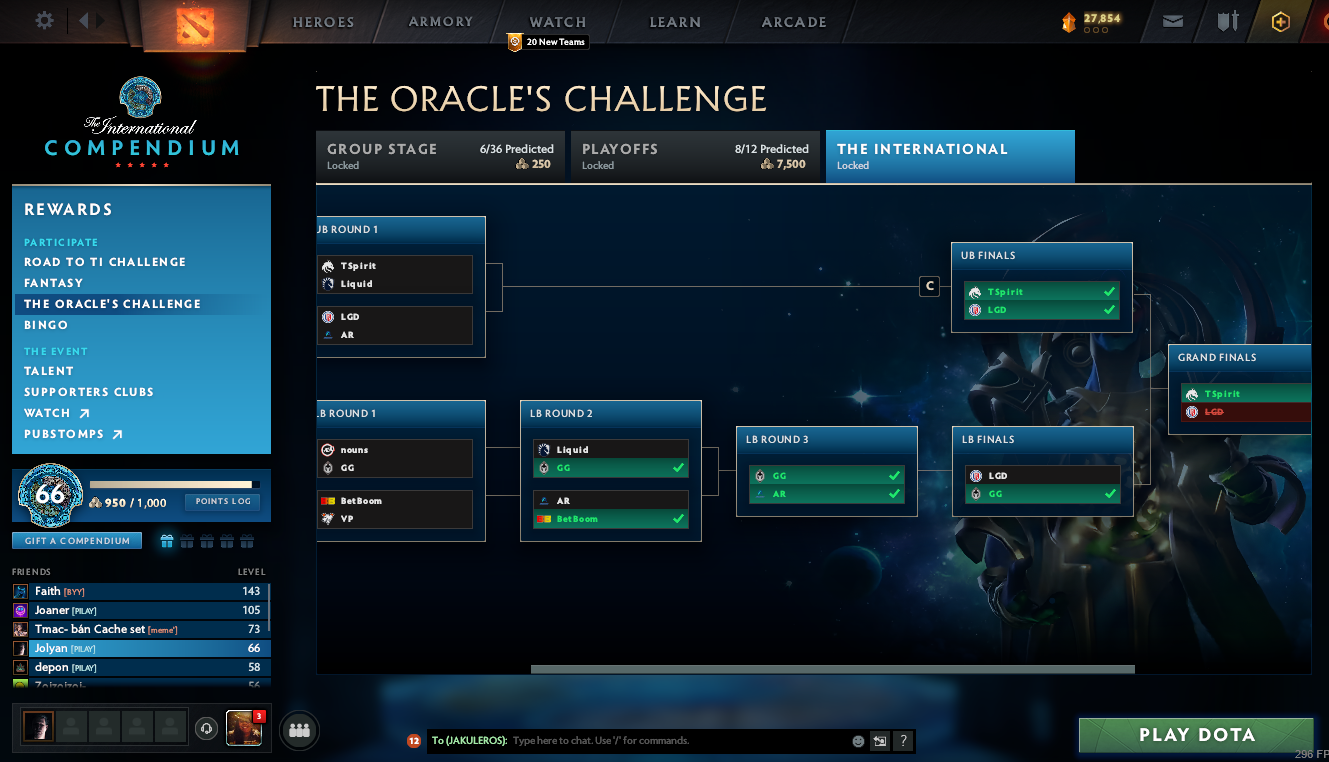
Task: Open the Armory loadout shield-and-sword icon
Action: (x=1227, y=20)
